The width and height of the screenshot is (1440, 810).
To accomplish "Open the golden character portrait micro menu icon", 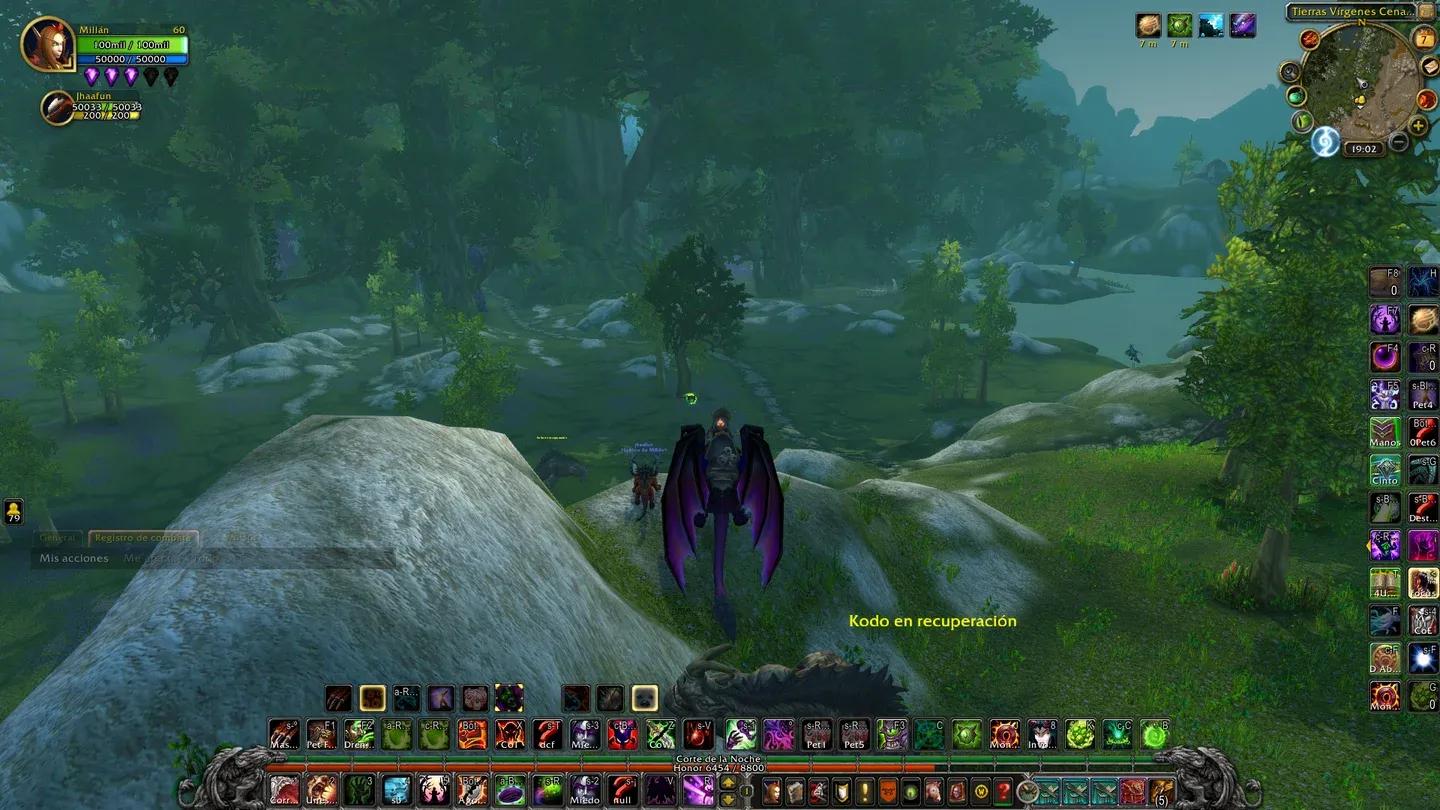I will pos(956,792).
